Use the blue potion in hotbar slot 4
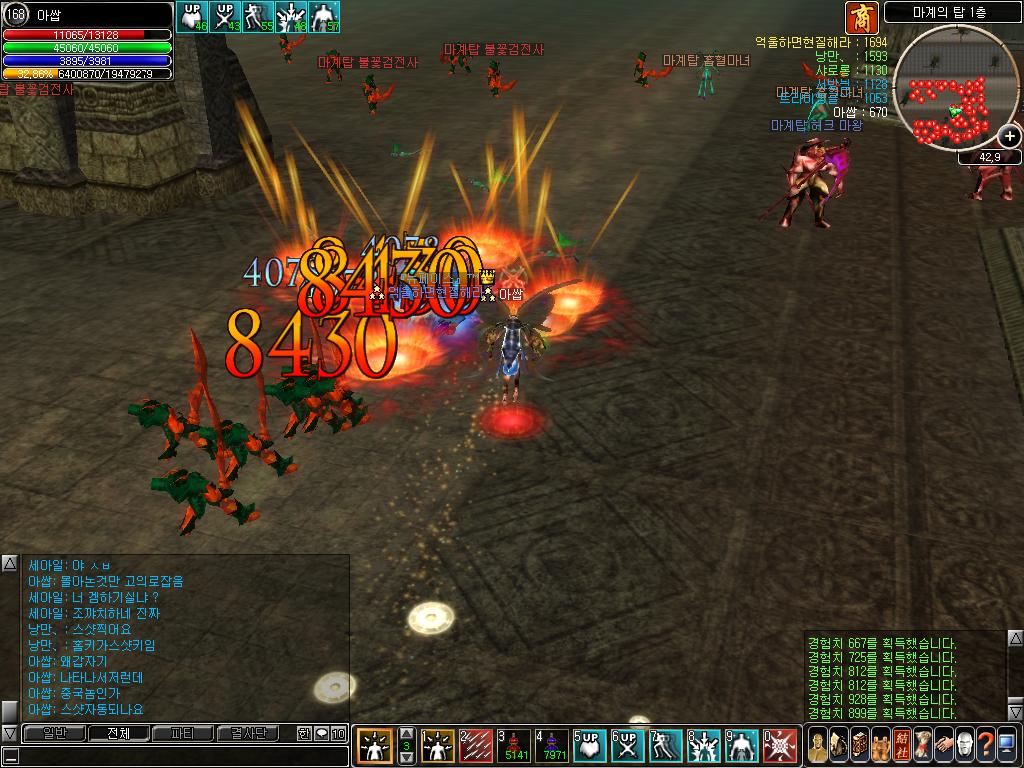The image size is (1024, 768). (553, 746)
